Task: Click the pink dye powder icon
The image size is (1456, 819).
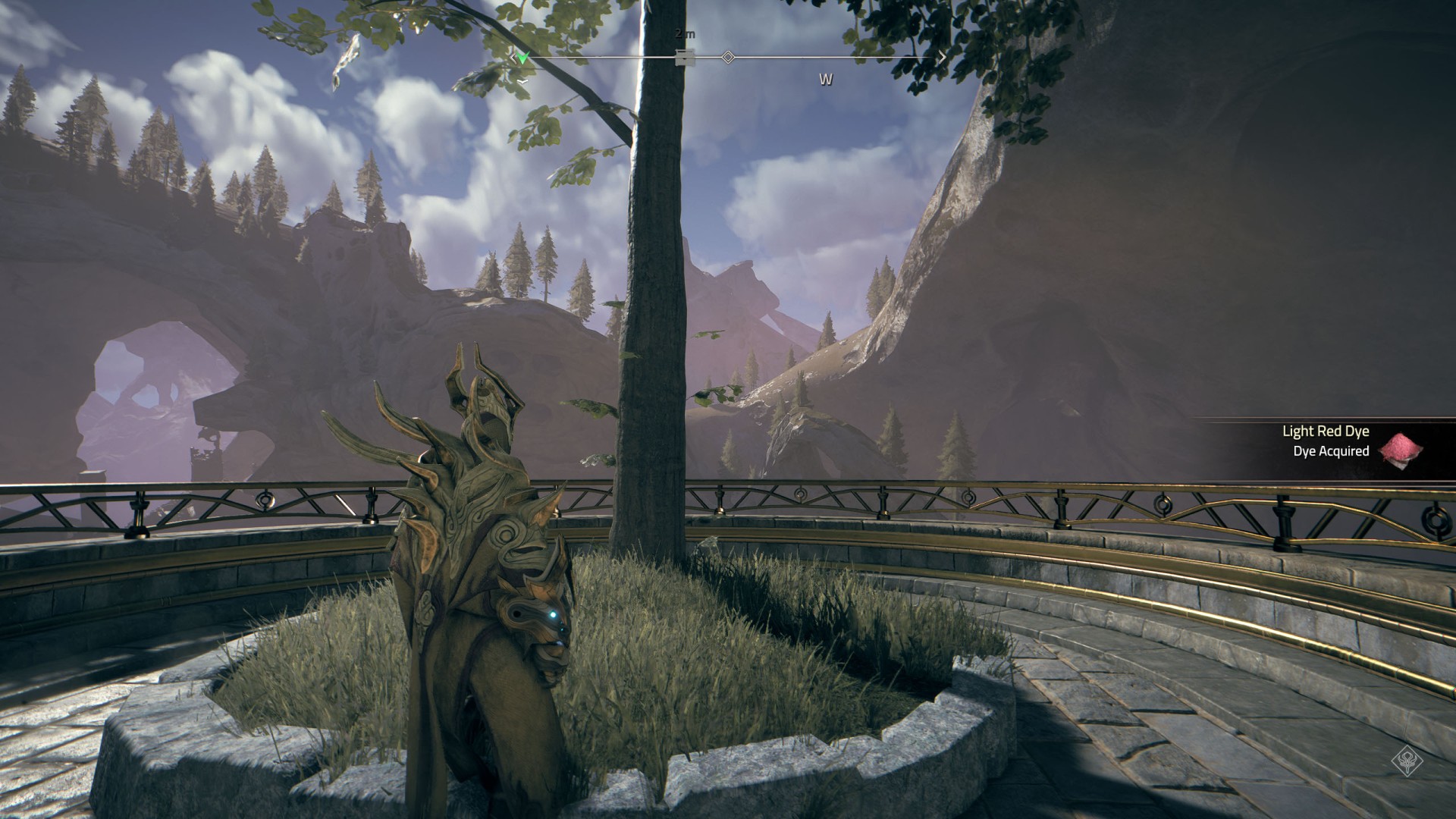Action: tap(1400, 447)
